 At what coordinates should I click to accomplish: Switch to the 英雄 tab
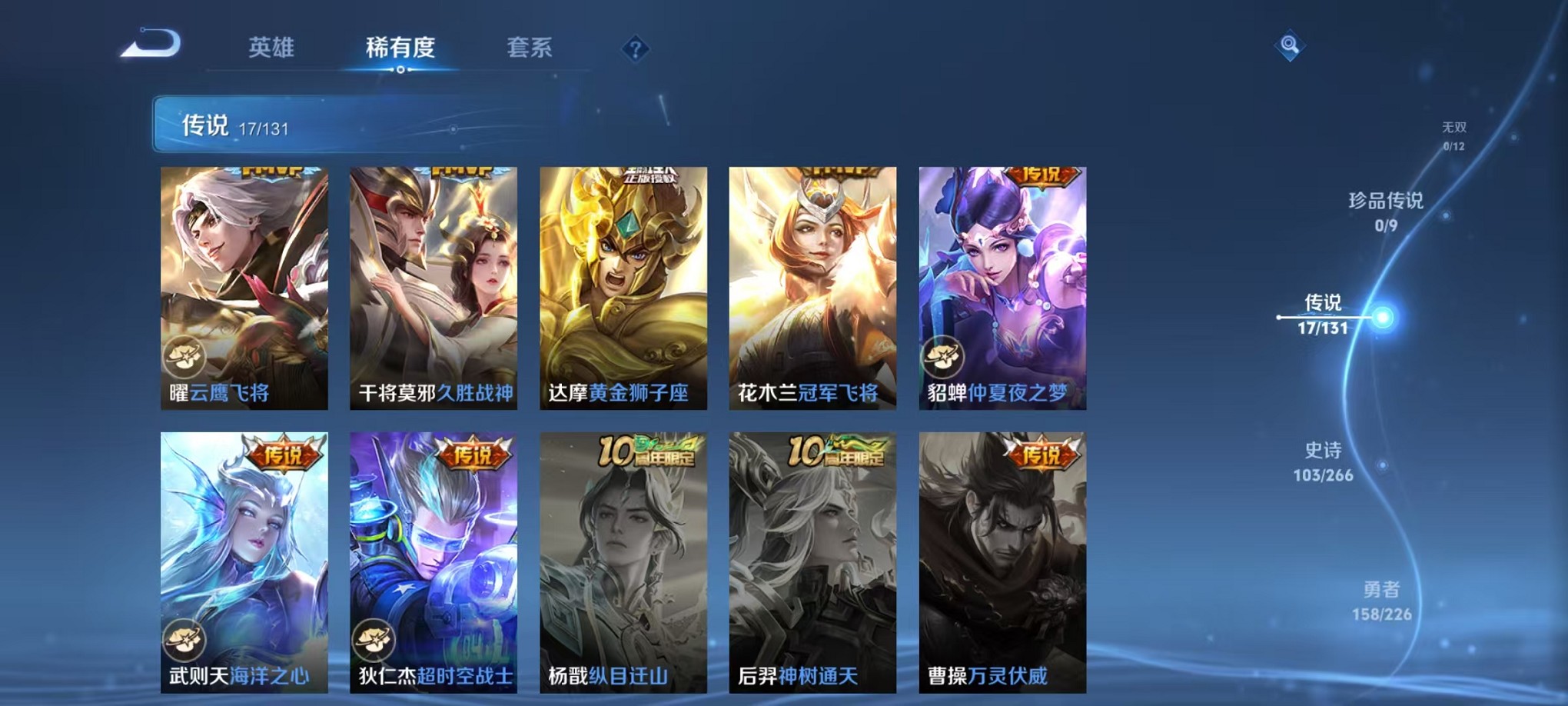click(273, 48)
